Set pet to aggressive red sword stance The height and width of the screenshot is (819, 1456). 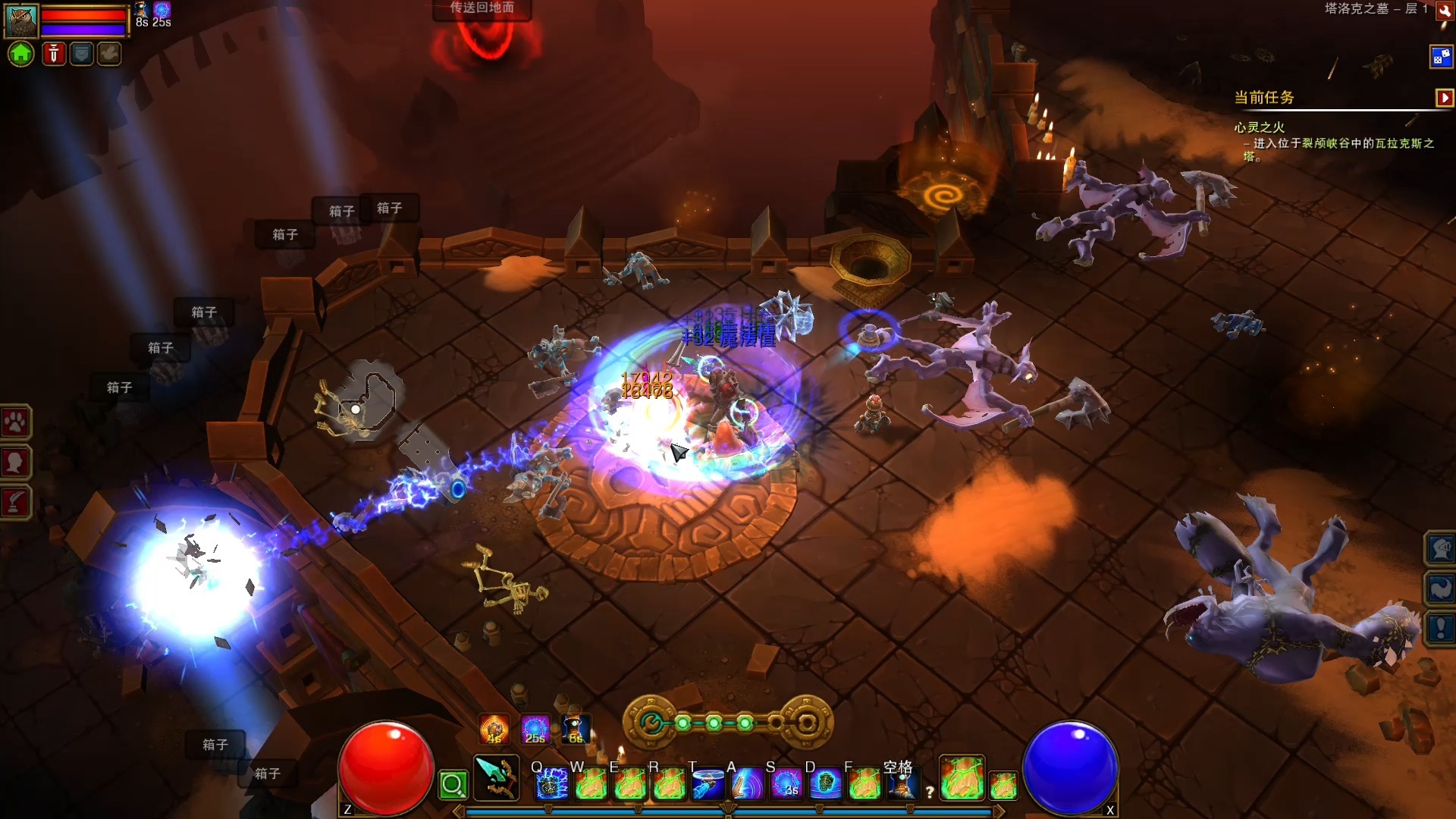(x=53, y=54)
